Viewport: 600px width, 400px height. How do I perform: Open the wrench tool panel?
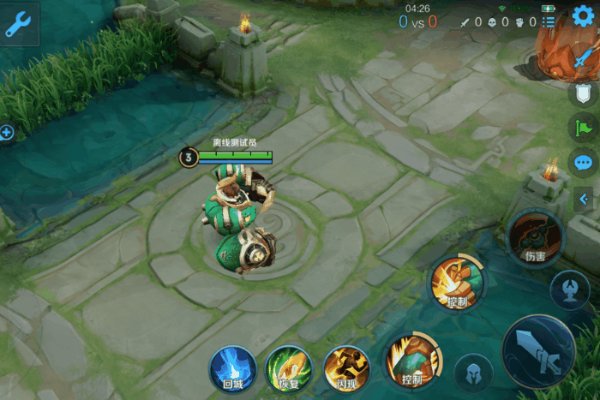(x=18, y=25)
